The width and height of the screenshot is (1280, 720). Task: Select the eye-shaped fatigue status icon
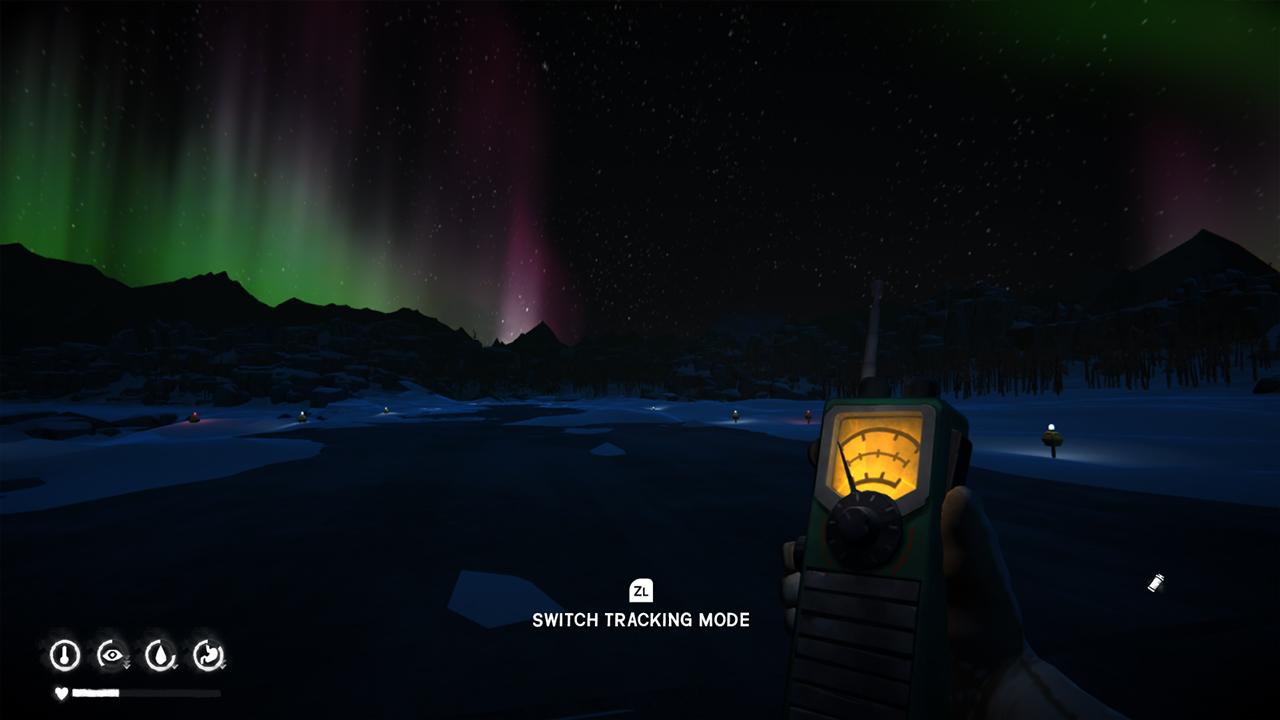(x=111, y=654)
